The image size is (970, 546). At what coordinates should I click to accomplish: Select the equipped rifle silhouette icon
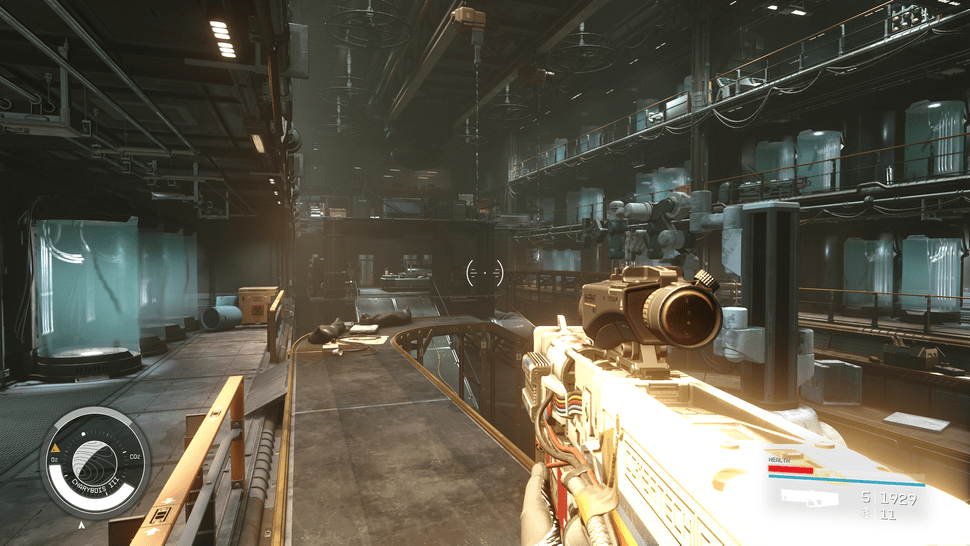811,497
